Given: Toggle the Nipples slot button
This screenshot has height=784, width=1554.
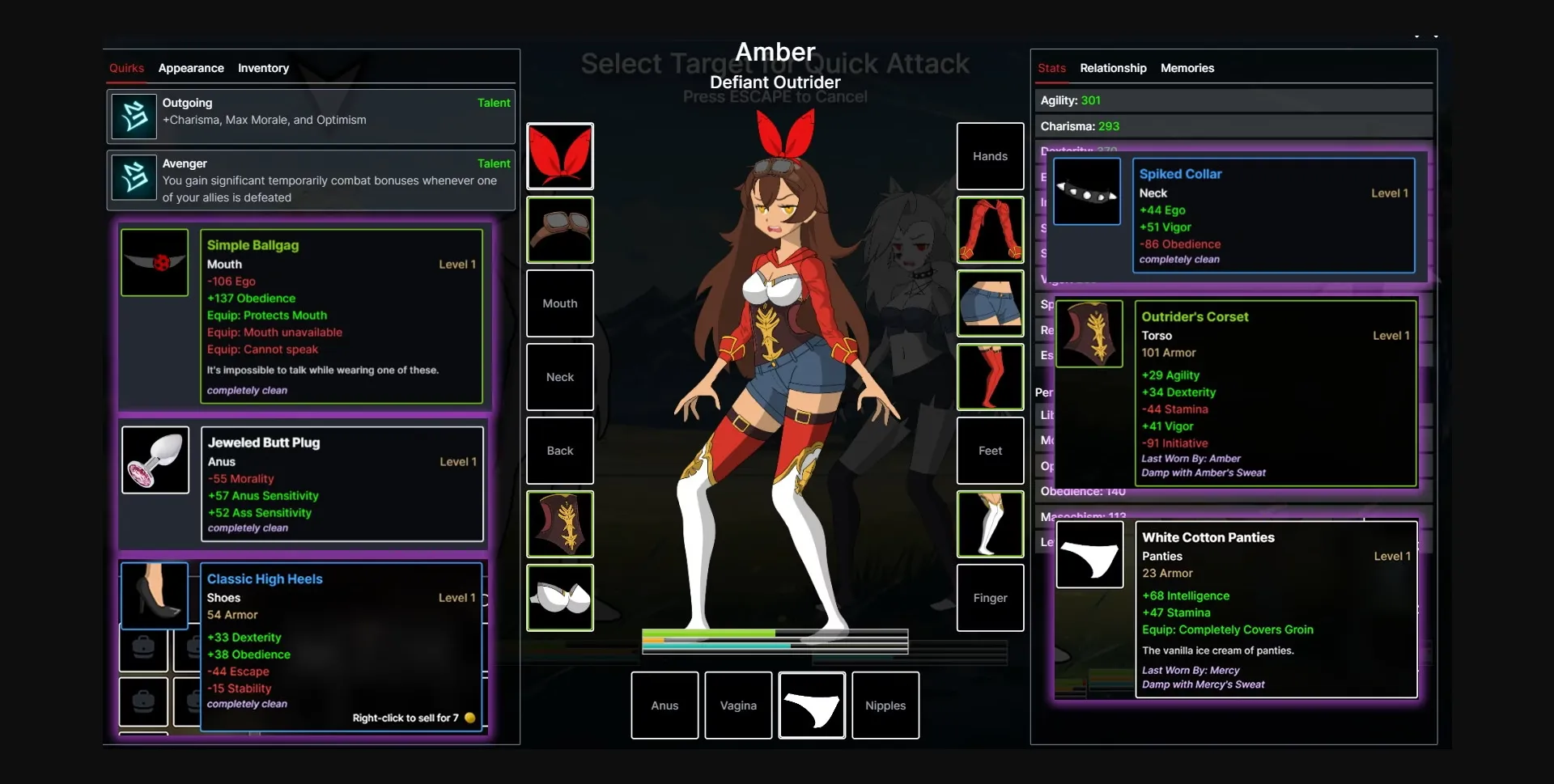Looking at the screenshot, I should click(x=885, y=705).
